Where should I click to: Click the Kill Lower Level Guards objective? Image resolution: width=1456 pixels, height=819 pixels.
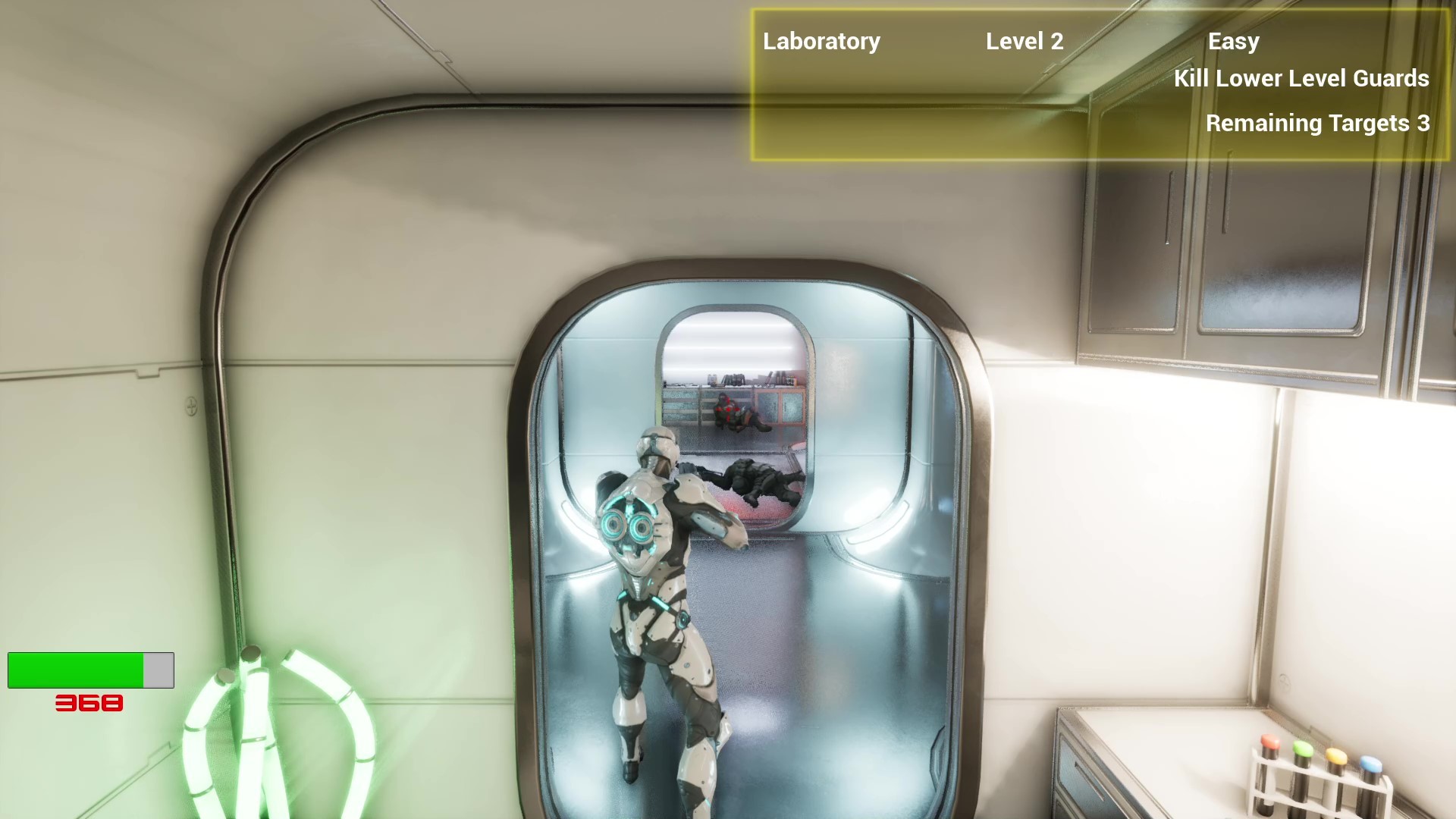pos(1301,79)
